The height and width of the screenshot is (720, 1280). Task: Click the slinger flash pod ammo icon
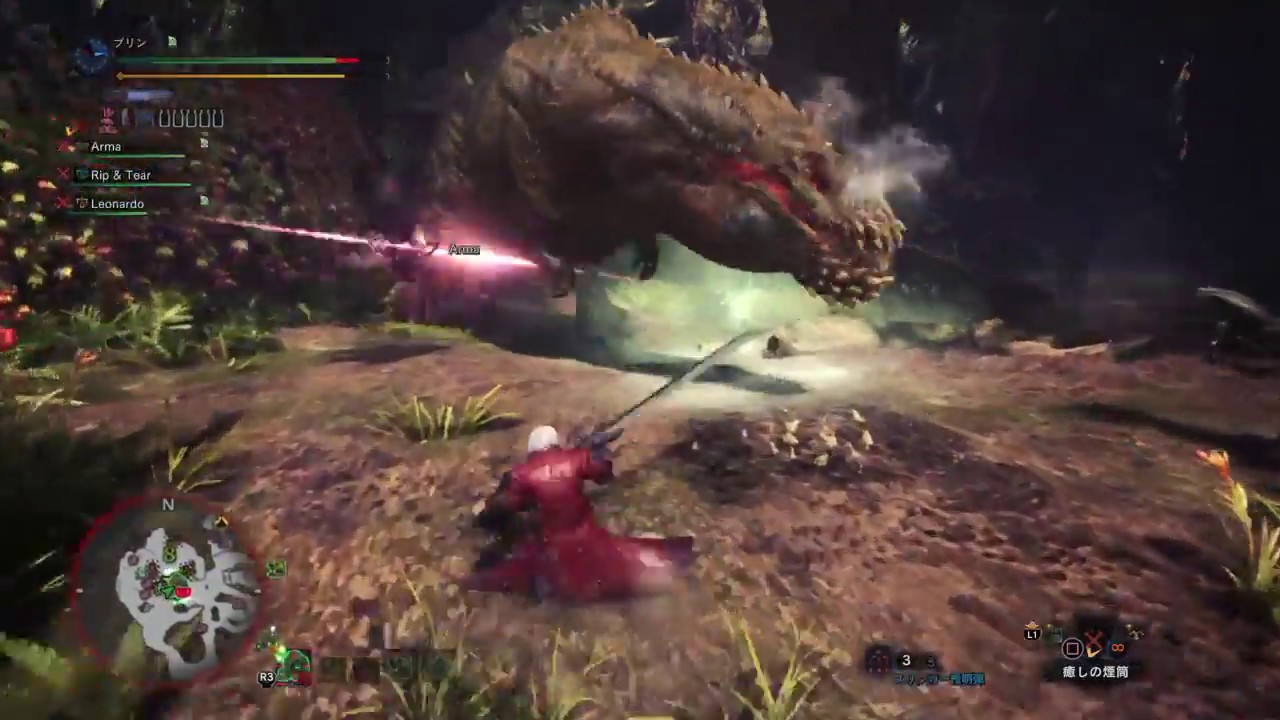click(878, 660)
